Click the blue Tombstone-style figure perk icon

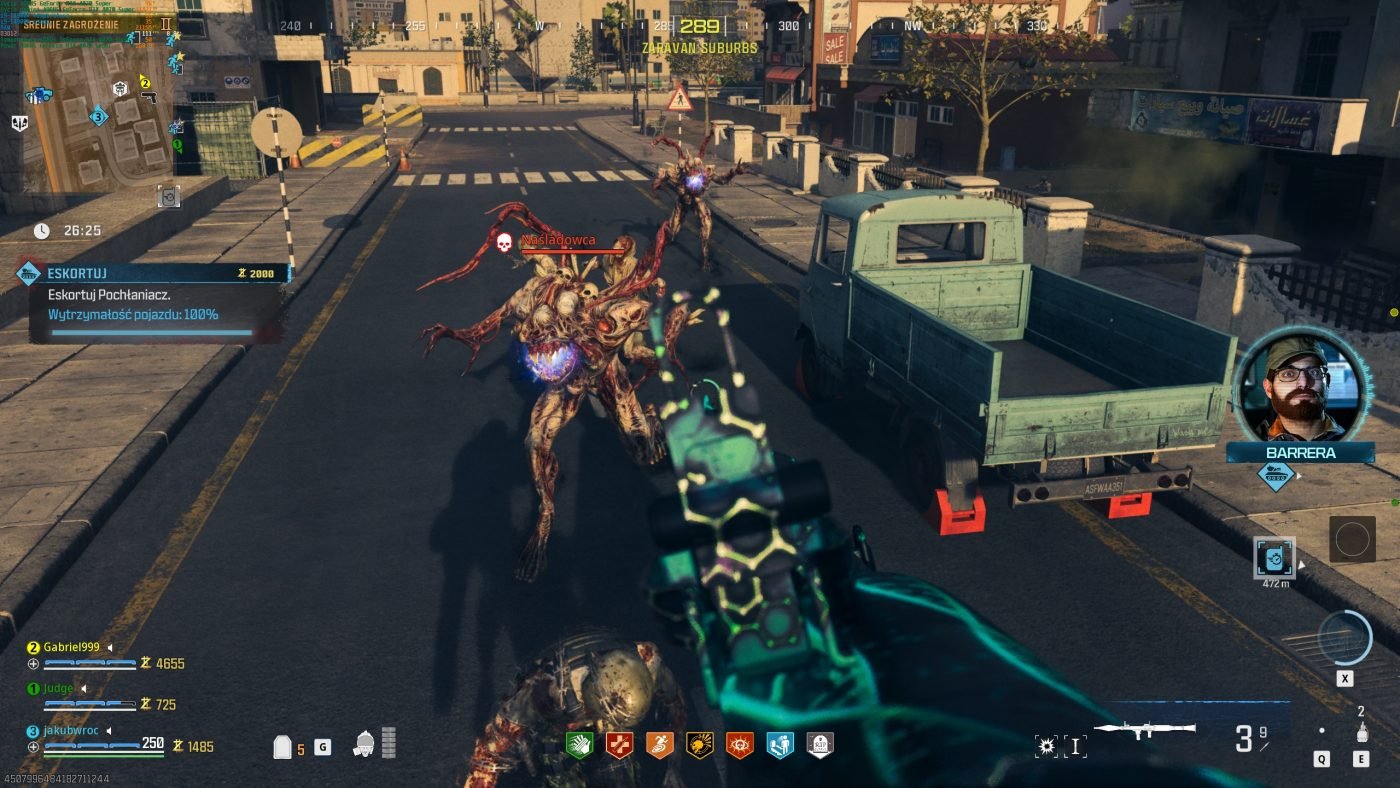780,744
